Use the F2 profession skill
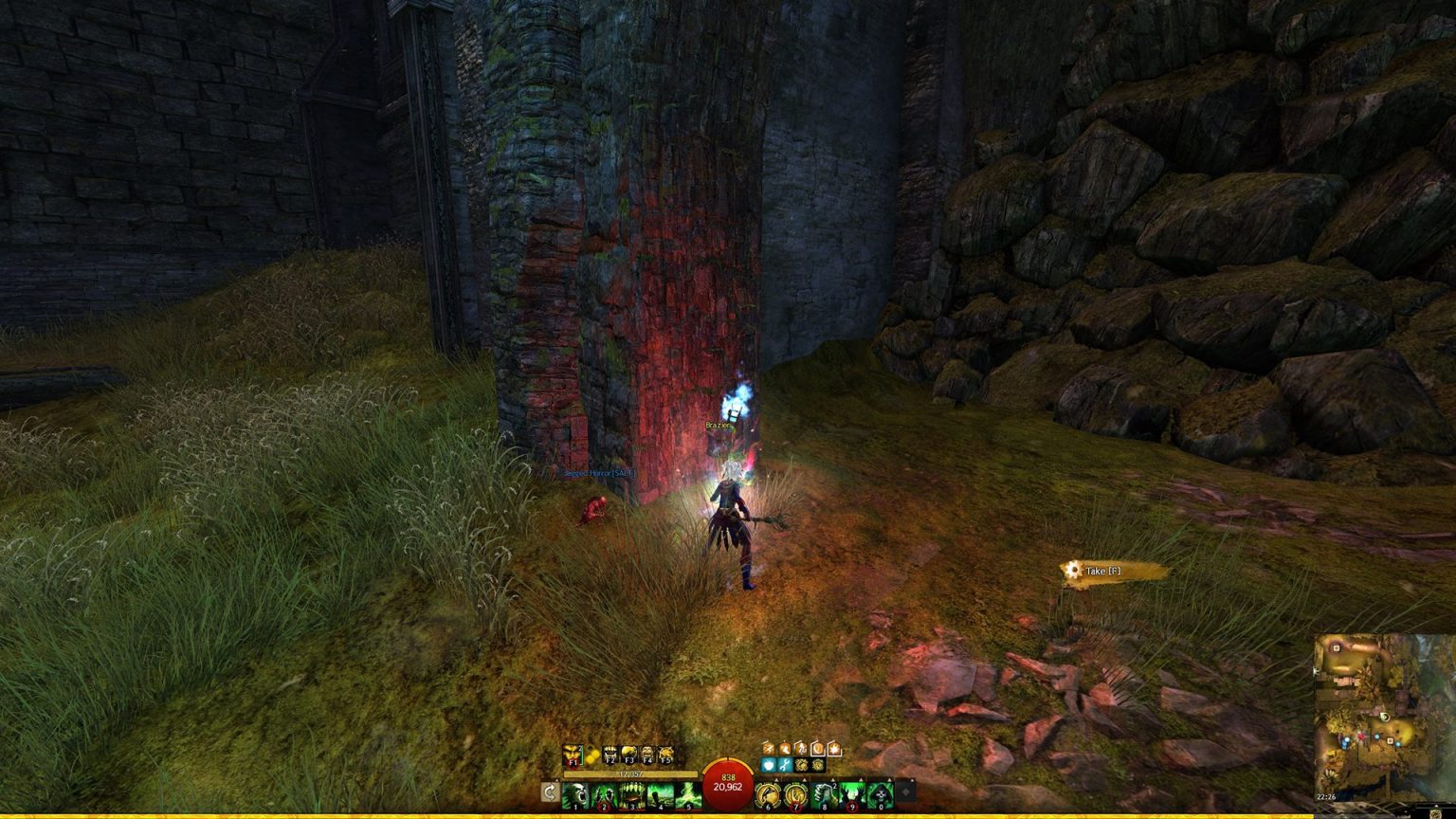Screen dimensions: 1456x819 point(610,755)
